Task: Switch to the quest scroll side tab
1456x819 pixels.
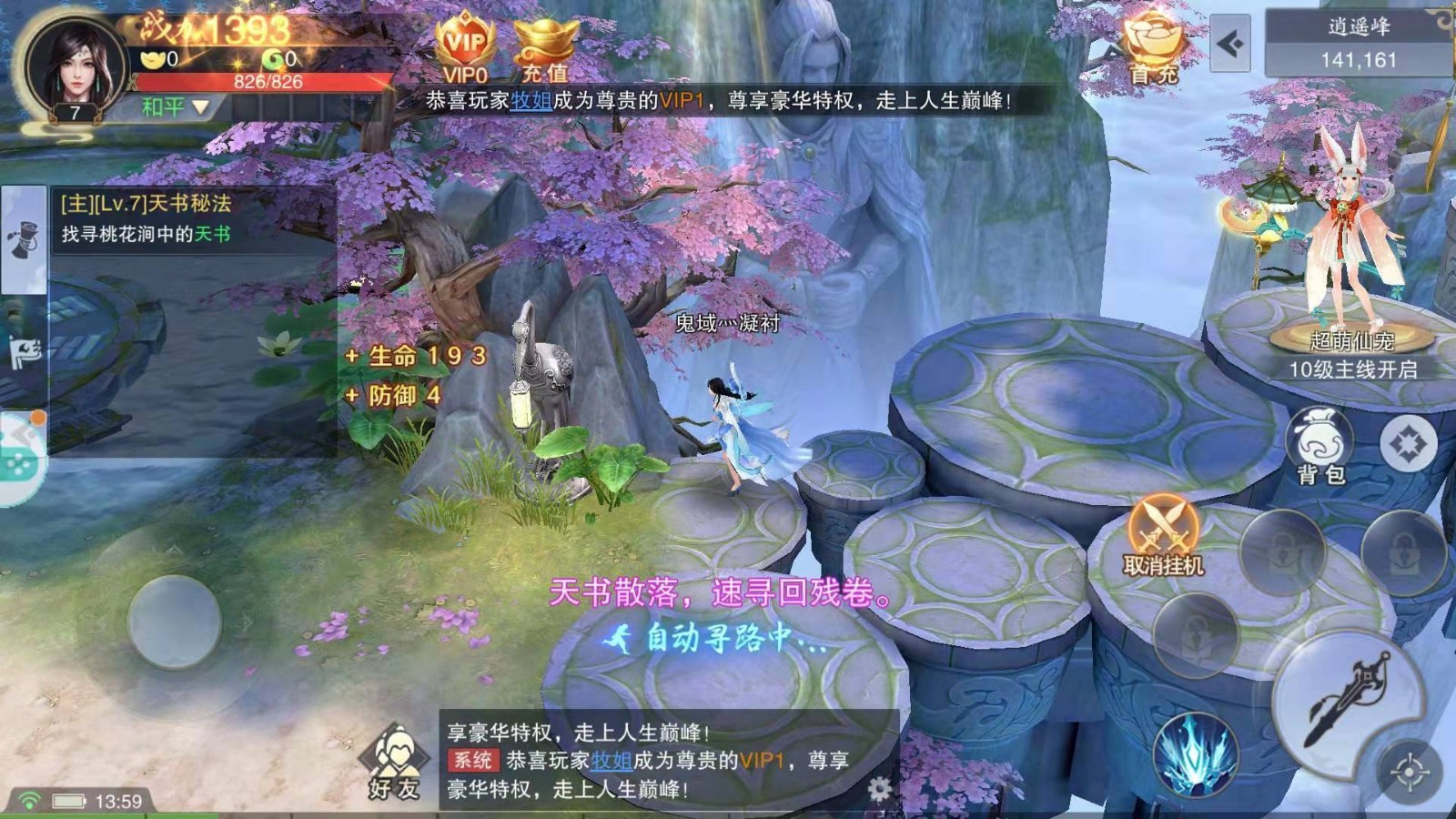Action: tap(24, 238)
